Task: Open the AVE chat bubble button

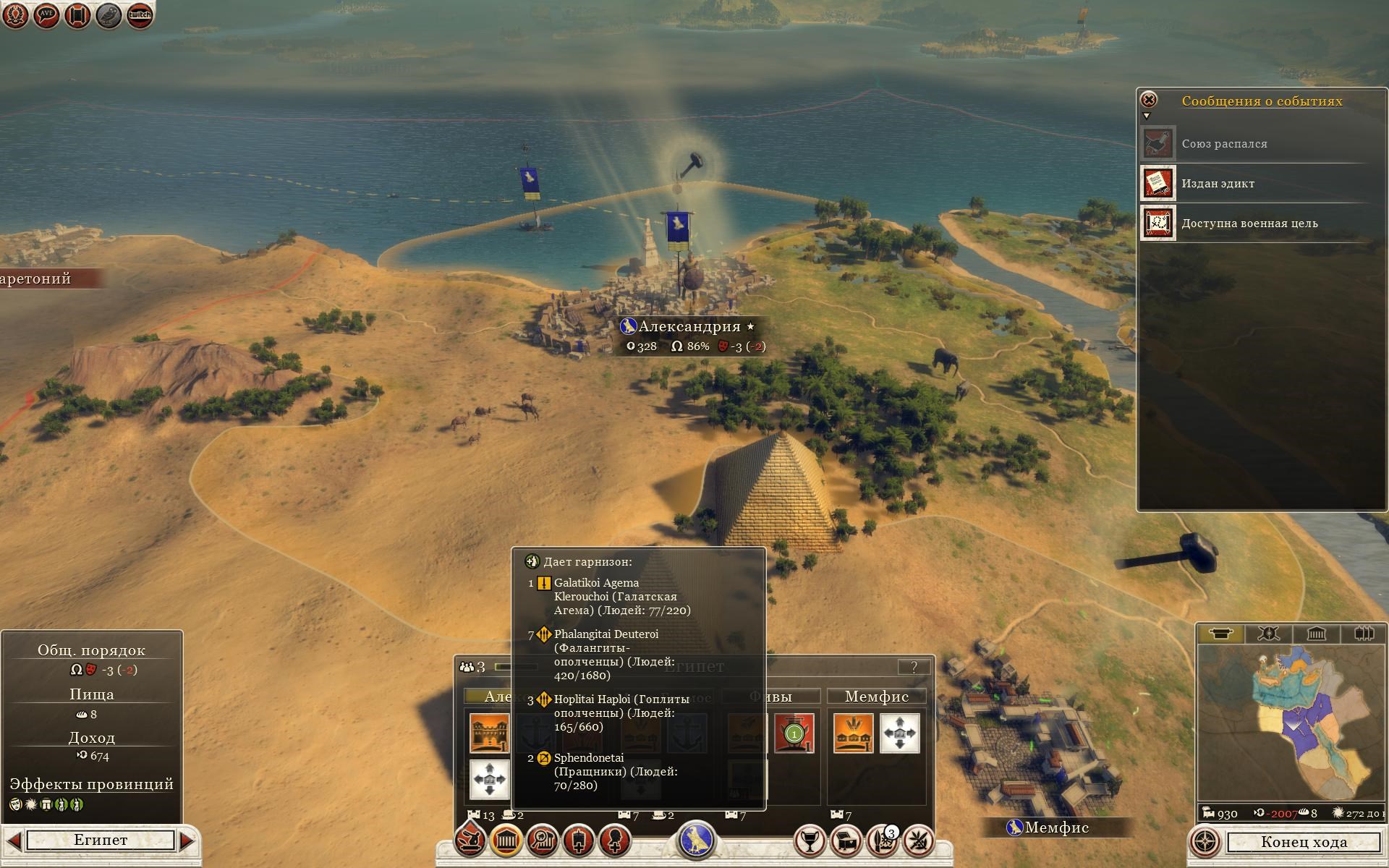Action: coord(46,15)
